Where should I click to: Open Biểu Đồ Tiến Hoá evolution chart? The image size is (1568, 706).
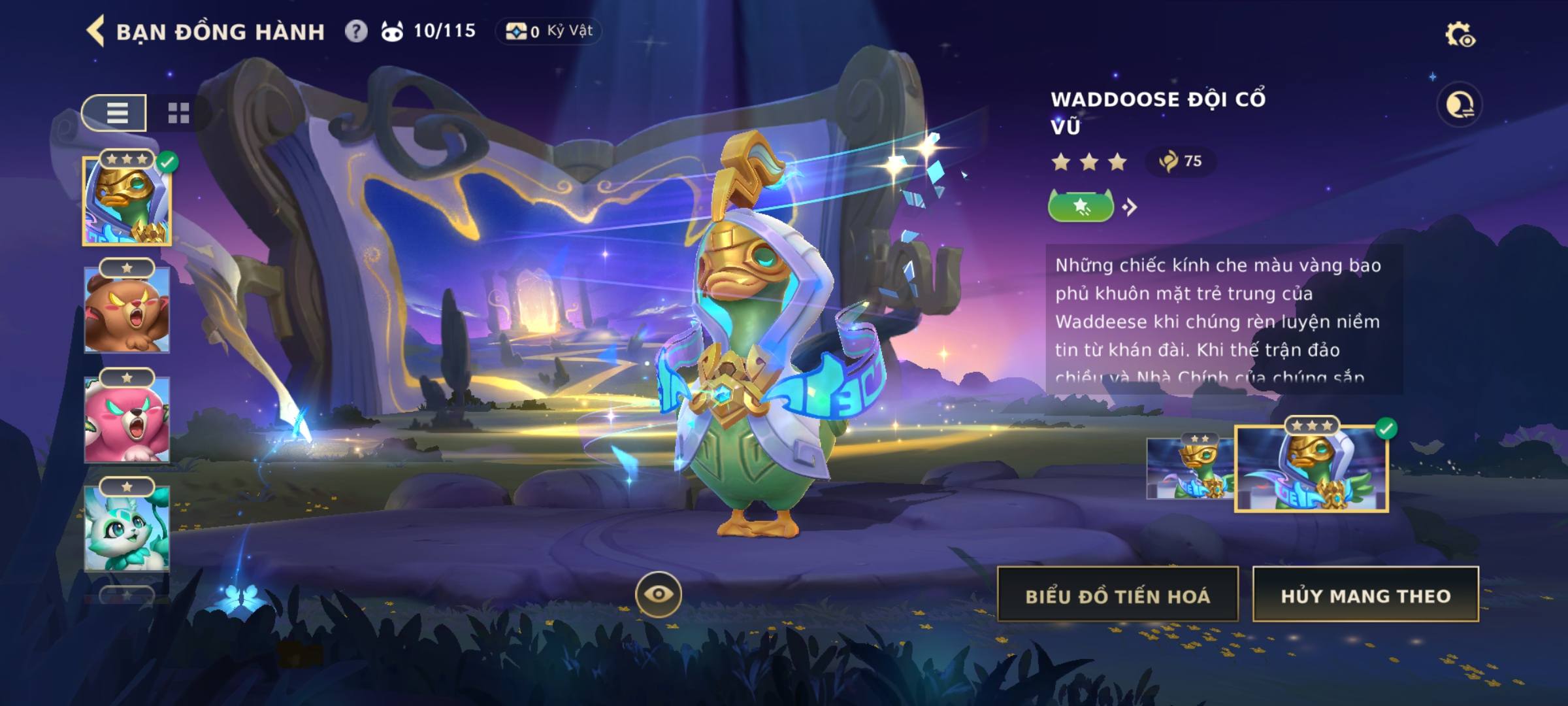pos(1117,595)
